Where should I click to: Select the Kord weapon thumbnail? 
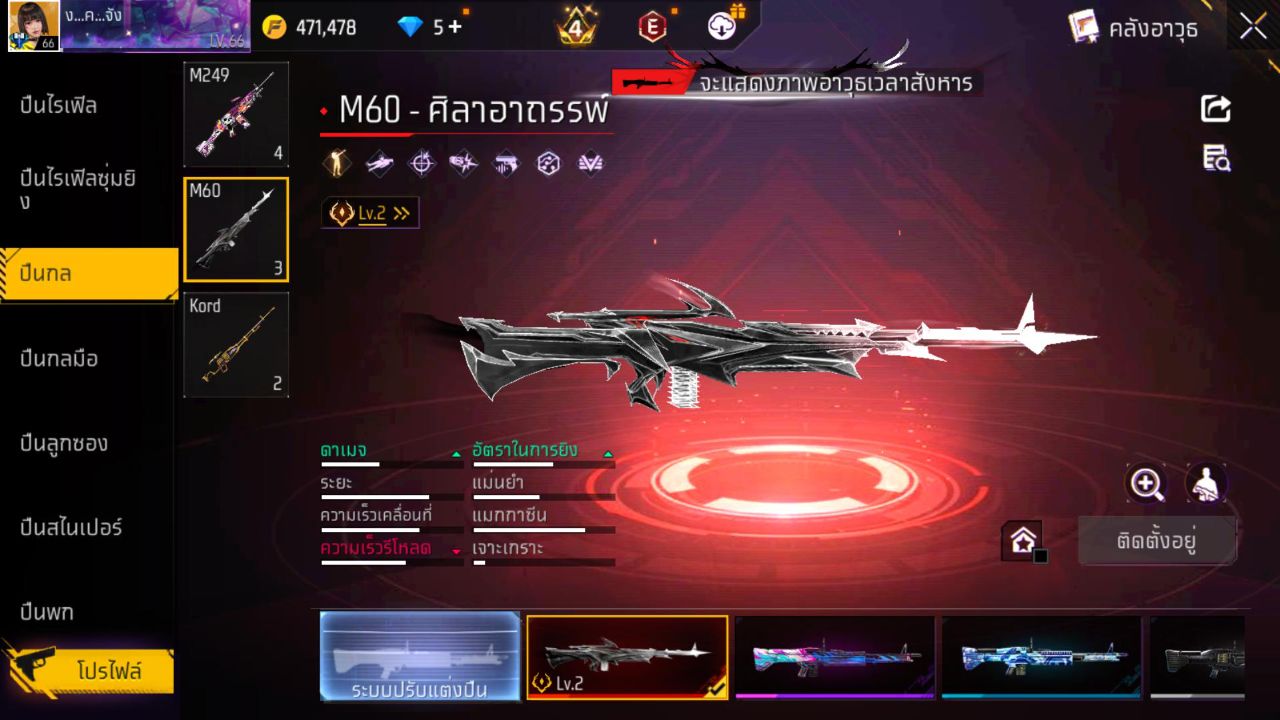click(236, 343)
